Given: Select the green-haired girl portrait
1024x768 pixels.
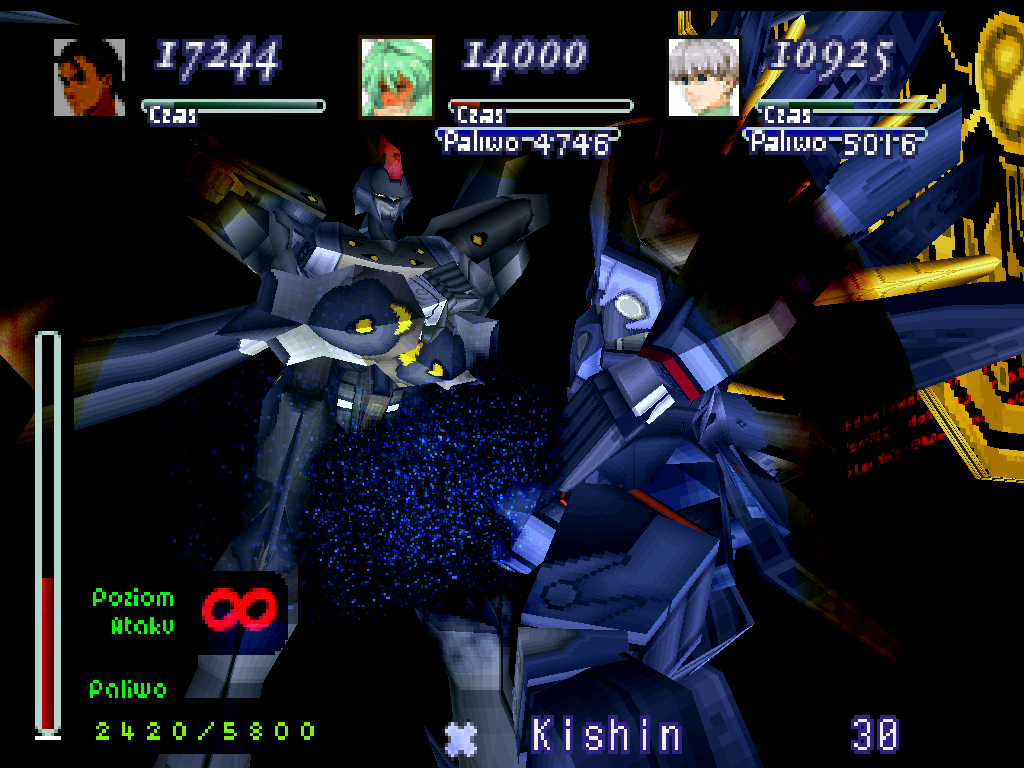Looking at the screenshot, I should [396, 77].
